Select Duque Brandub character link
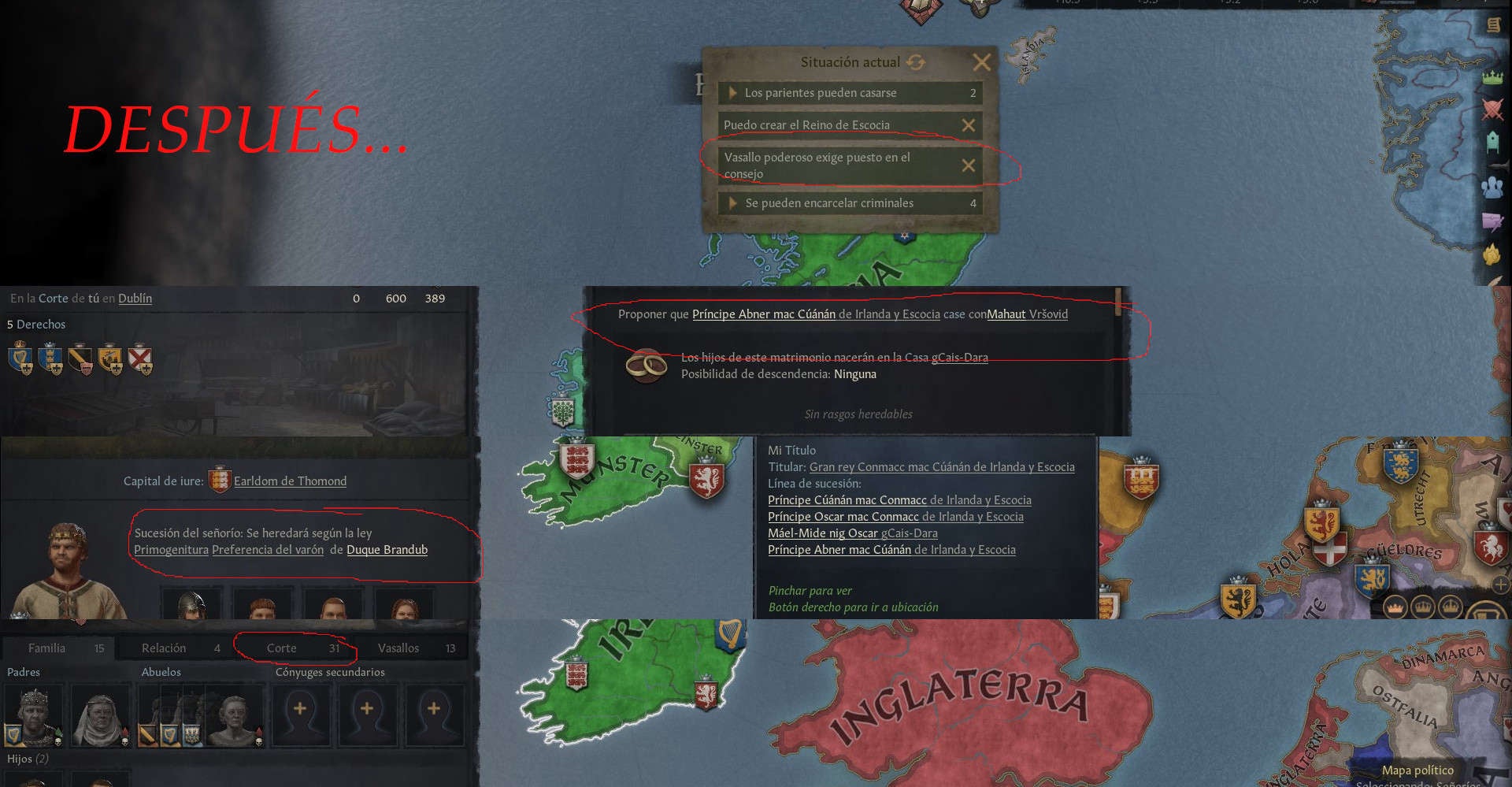This screenshot has width=1512, height=787. click(x=387, y=550)
